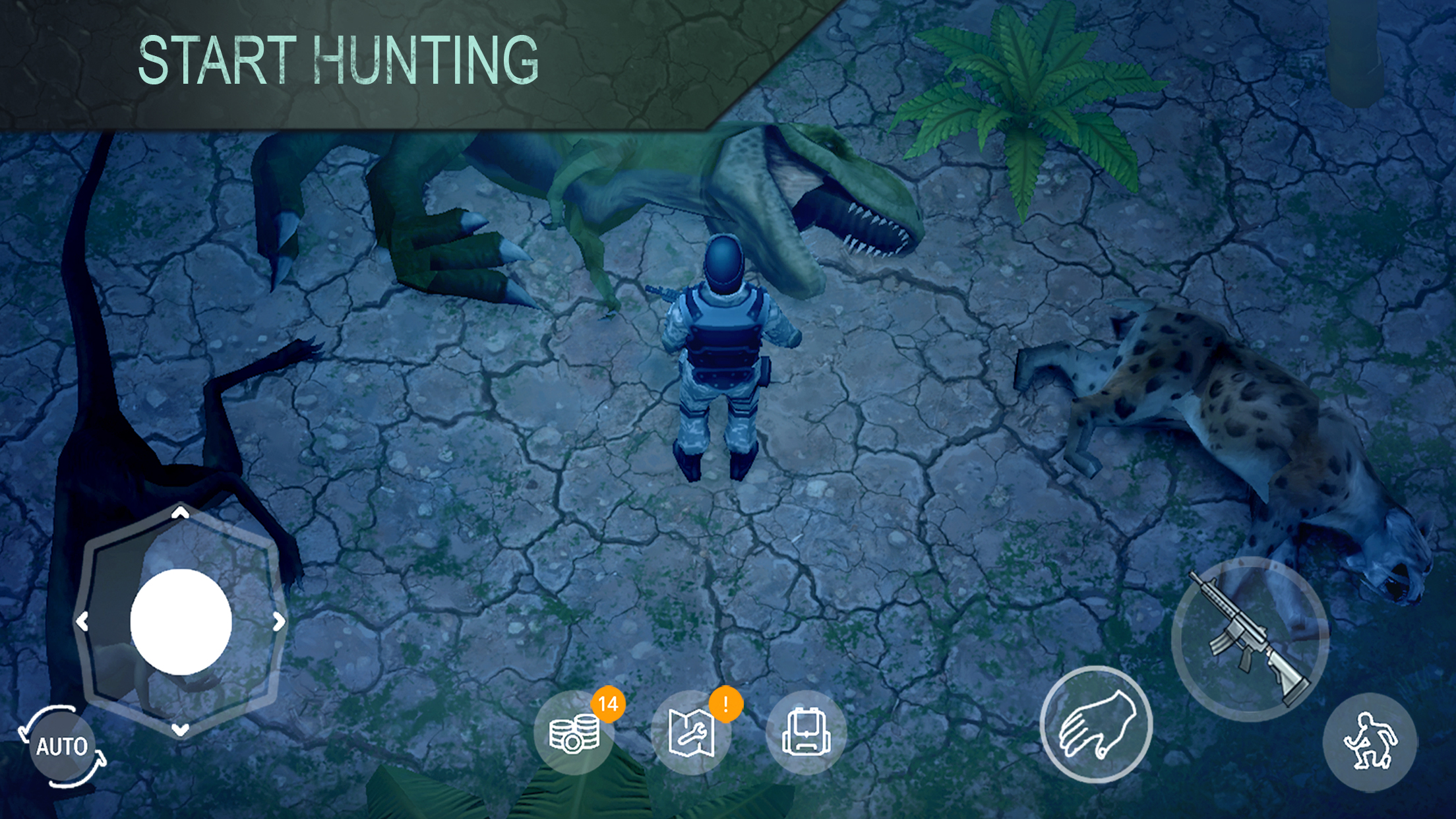This screenshot has height=819, width=1456.
Task: Tap the orange 14 badge on the coins icon
Action: 607,705
